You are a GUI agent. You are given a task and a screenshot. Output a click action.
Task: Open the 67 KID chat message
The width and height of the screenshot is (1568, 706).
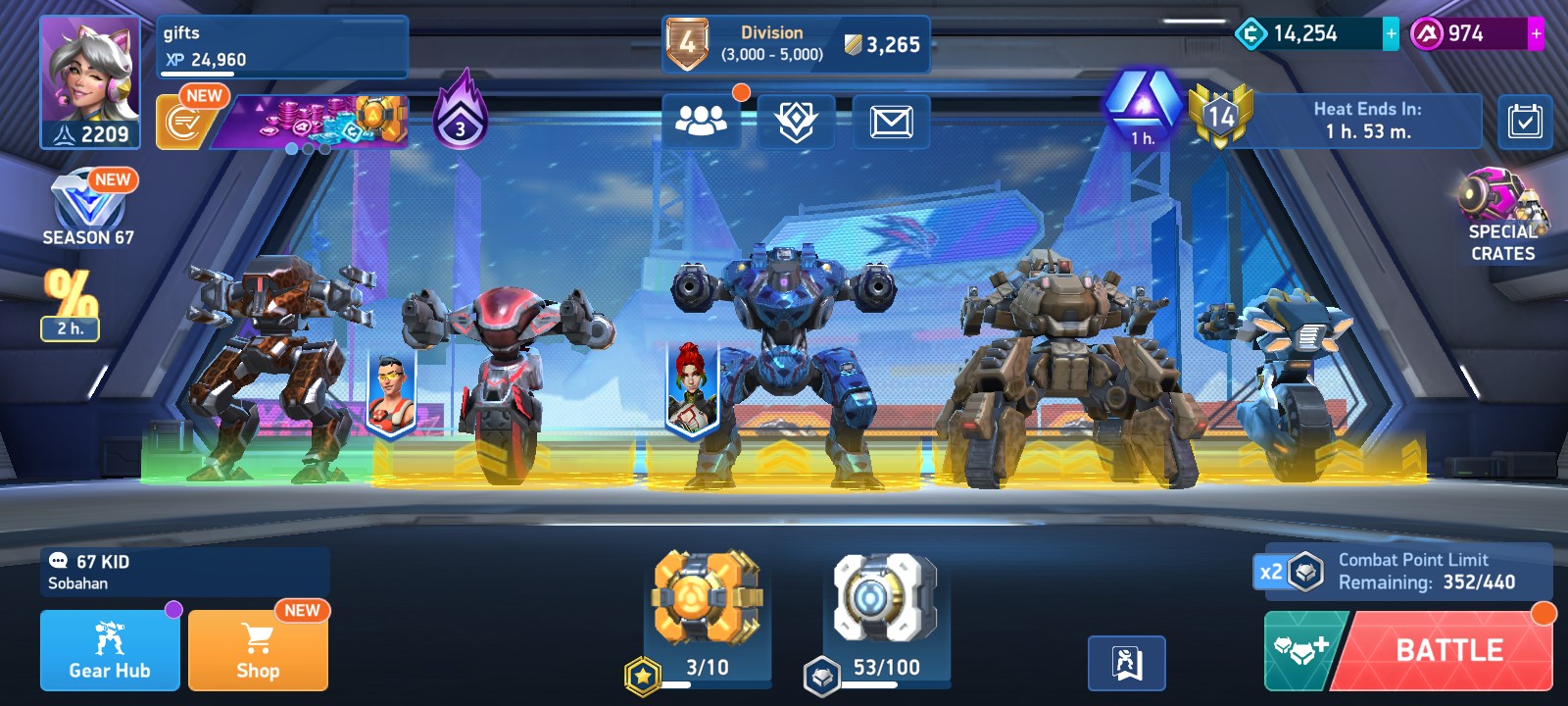185,572
